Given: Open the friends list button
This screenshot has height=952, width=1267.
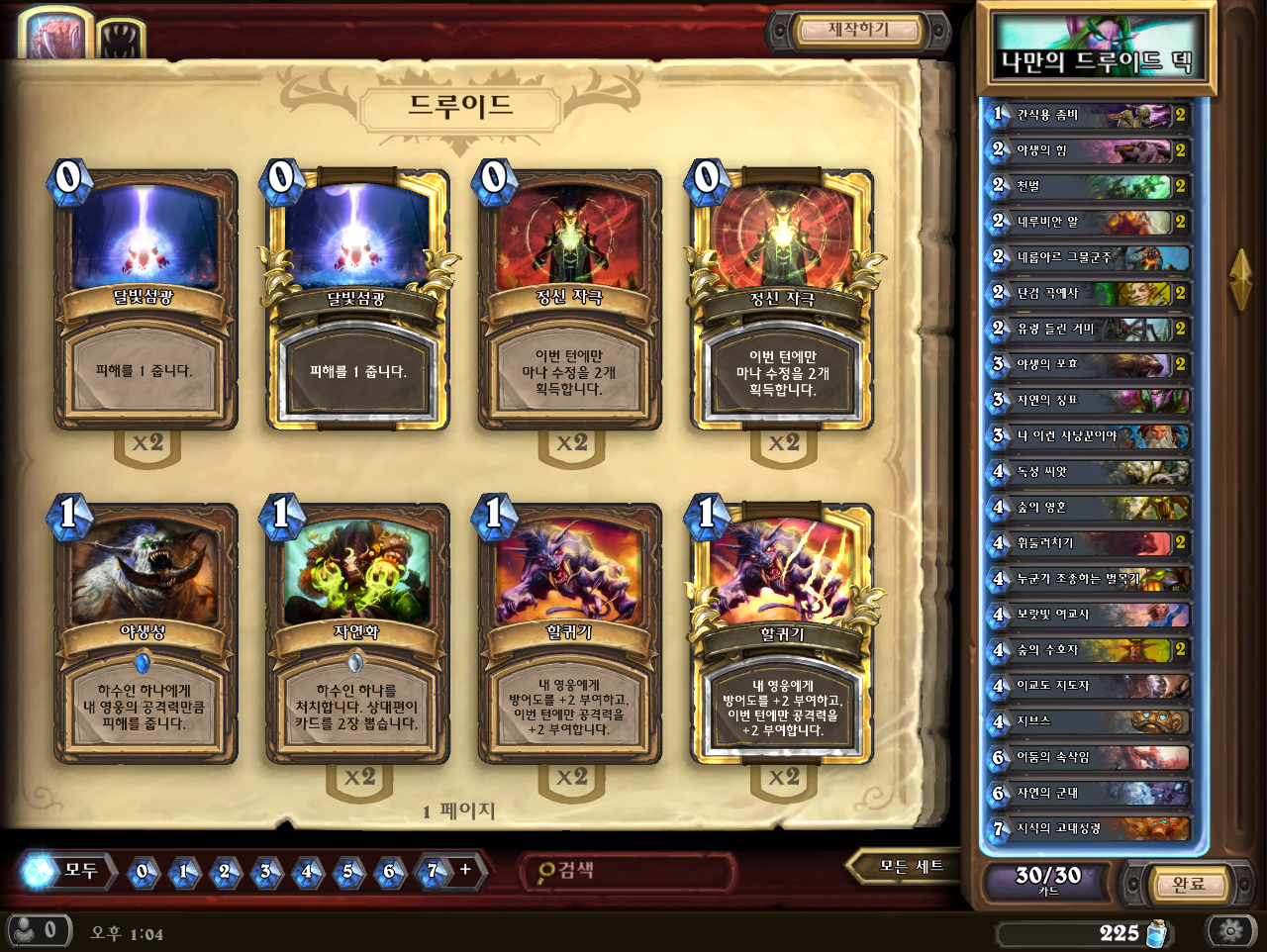Looking at the screenshot, I should (x=38, y=931).
